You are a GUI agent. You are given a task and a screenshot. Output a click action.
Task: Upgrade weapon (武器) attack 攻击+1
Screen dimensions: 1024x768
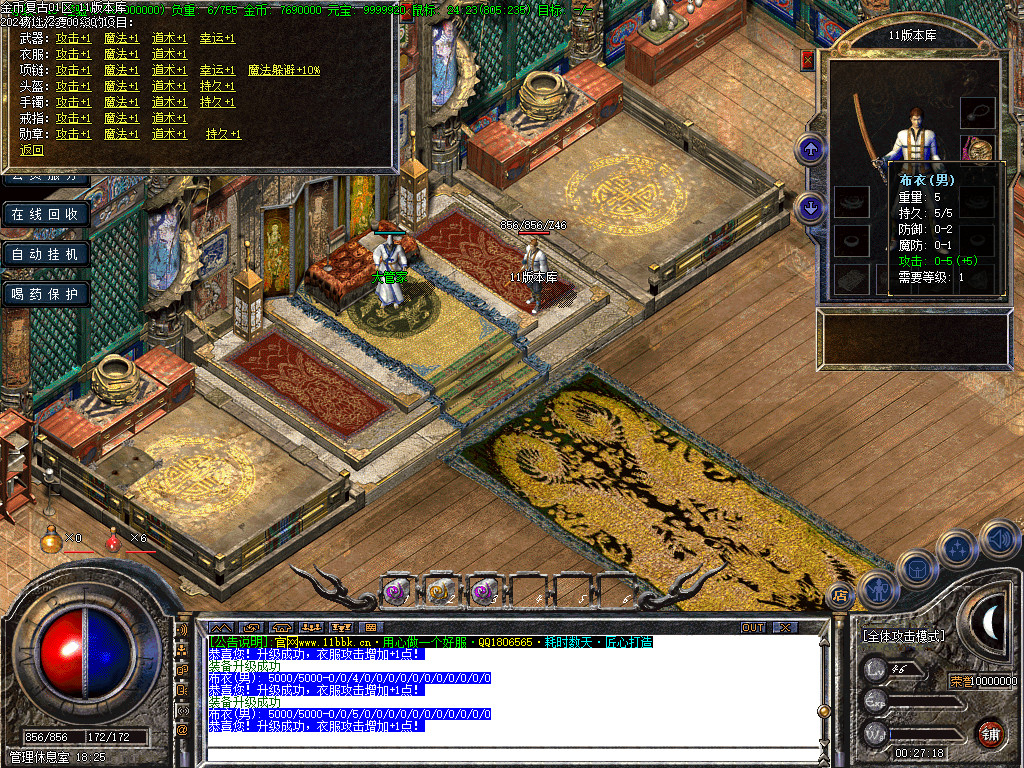pyautogui.click(x=73, y=38)
